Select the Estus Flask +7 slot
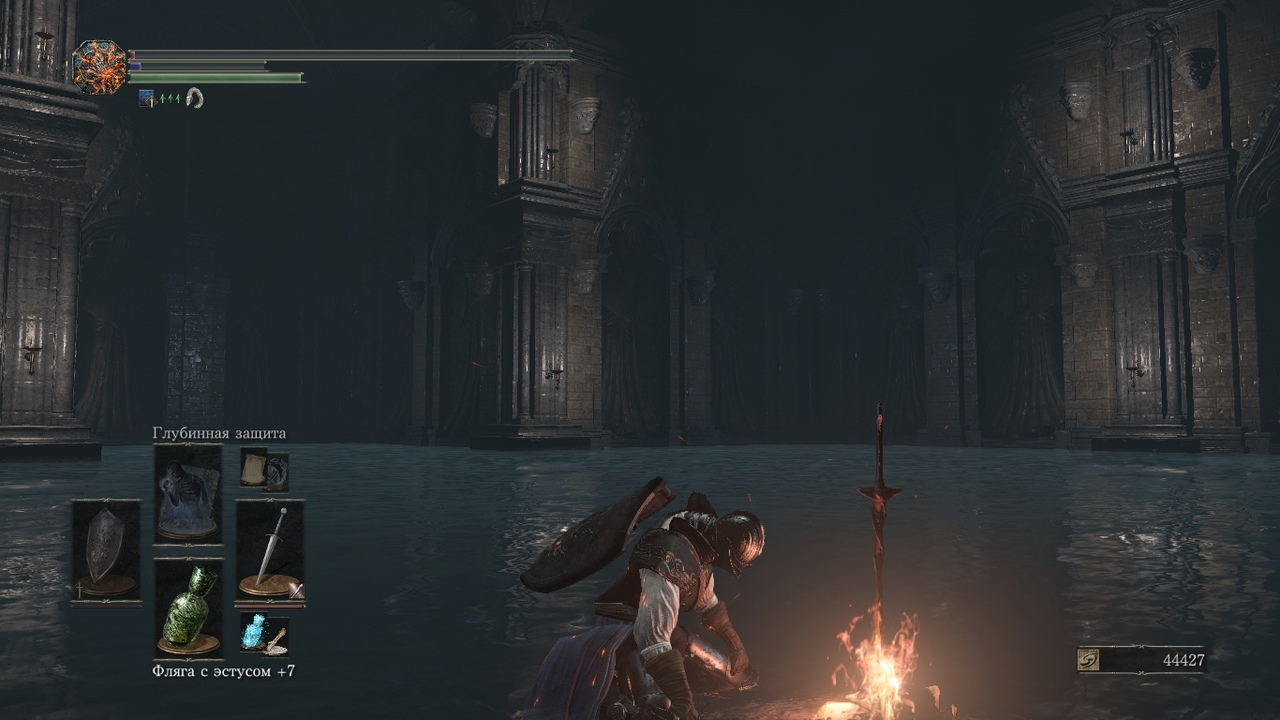This screenshot has height=720, width=1280. (x=188, y=608)
